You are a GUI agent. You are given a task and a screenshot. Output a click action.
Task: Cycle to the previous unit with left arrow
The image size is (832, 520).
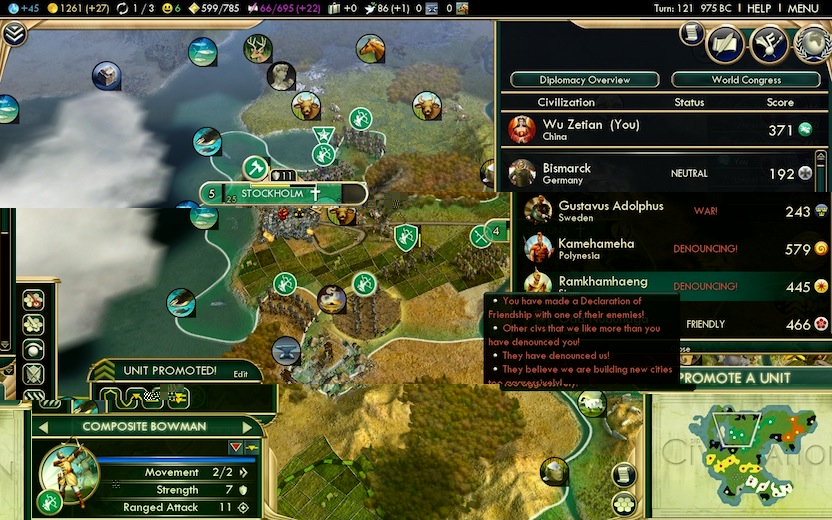[43, 427]
